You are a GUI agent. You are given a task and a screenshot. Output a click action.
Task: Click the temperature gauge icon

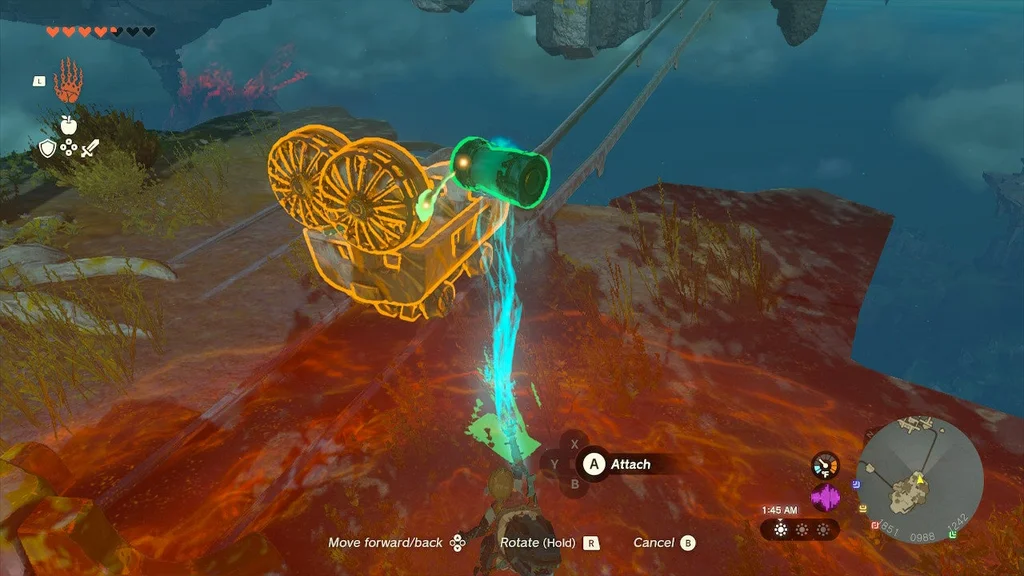click(825, 465)
